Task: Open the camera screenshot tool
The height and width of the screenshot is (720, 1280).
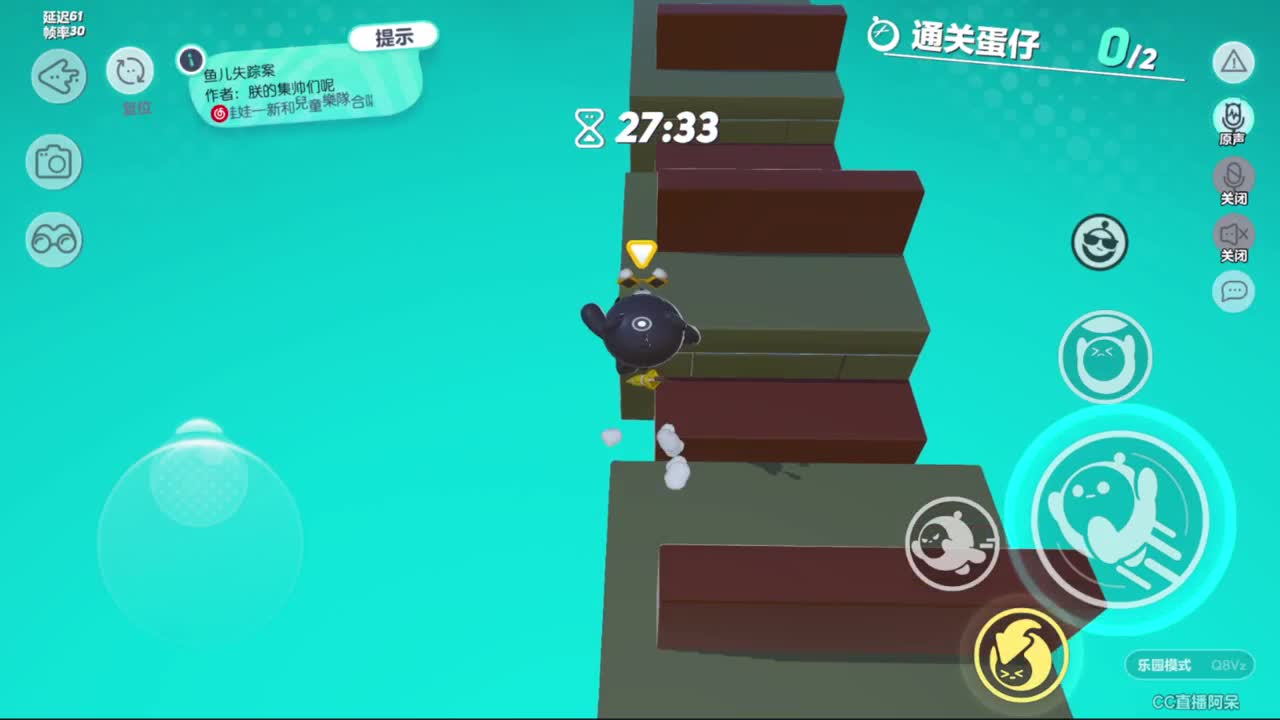Action: 54,162
